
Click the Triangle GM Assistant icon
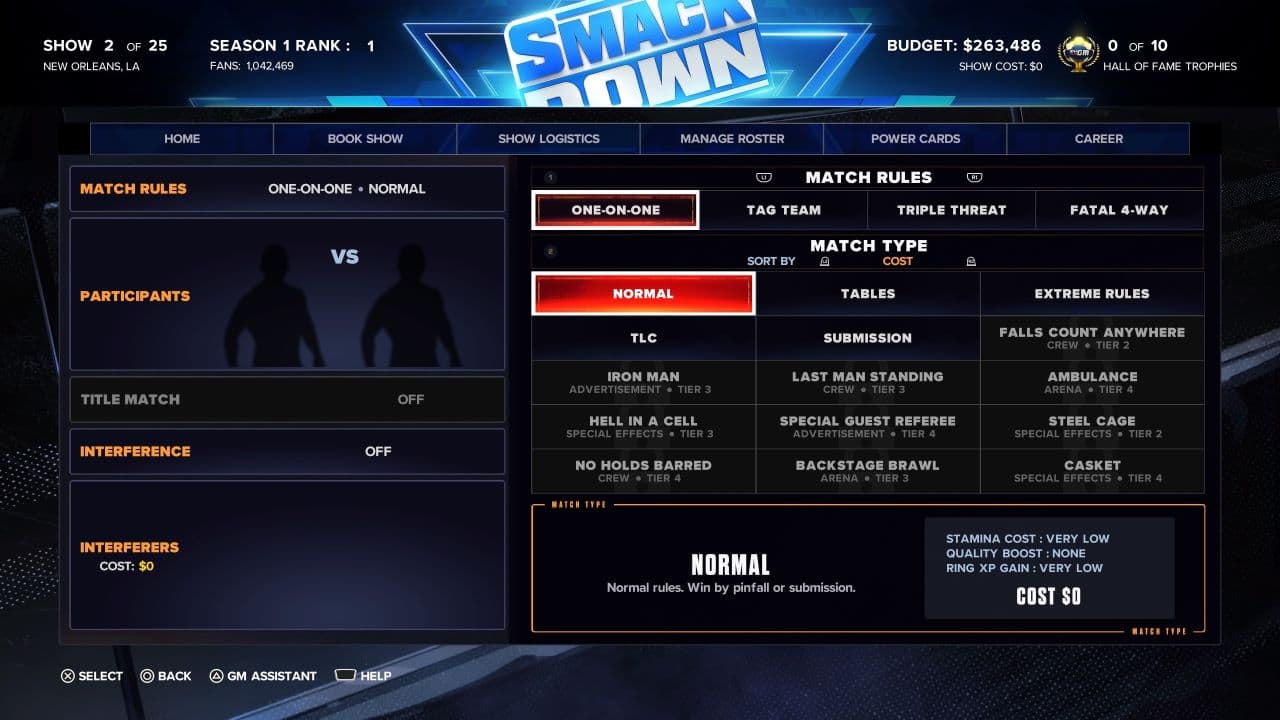click(x=215, y=676)
